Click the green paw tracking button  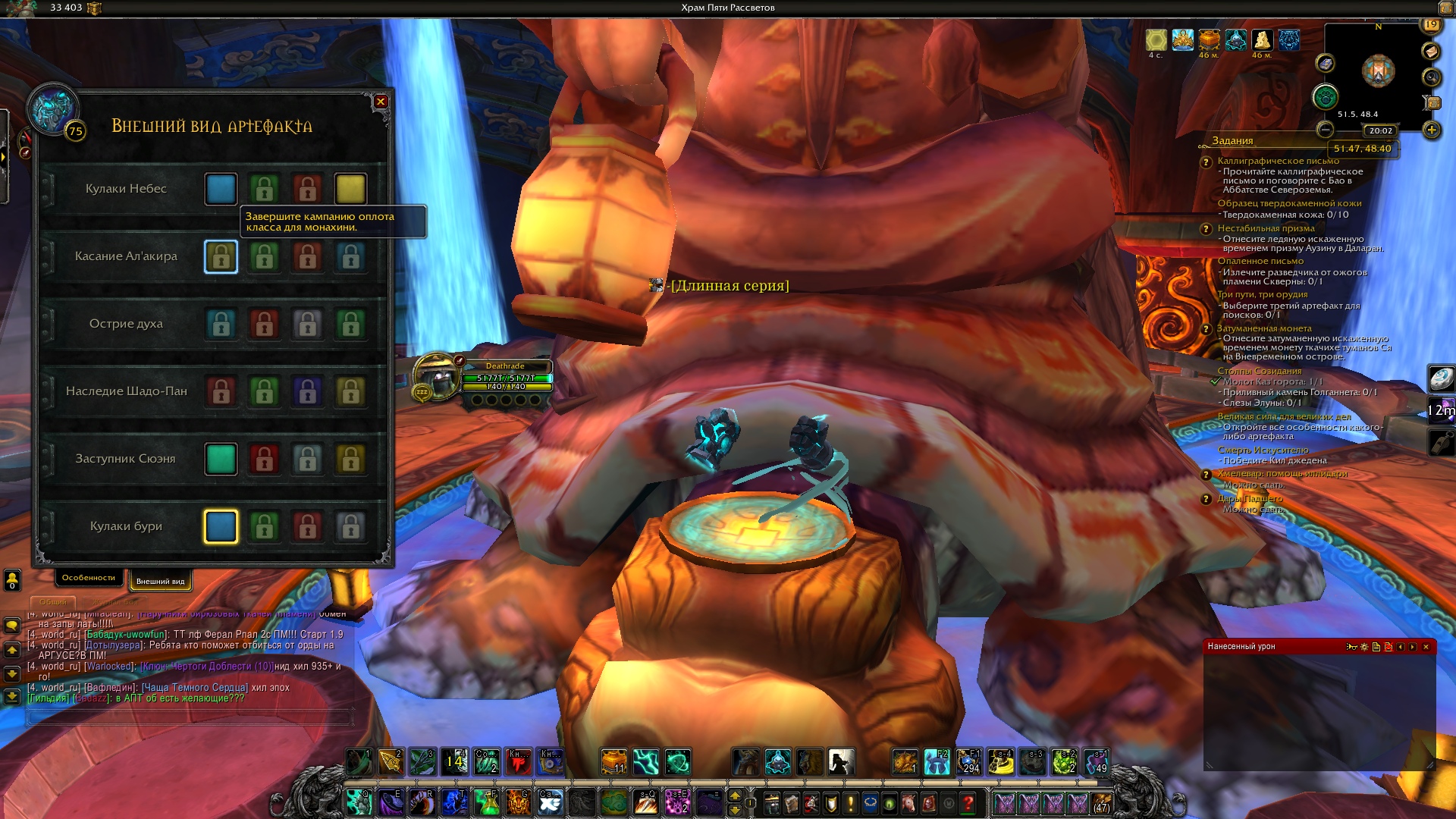pos(1325,96)
